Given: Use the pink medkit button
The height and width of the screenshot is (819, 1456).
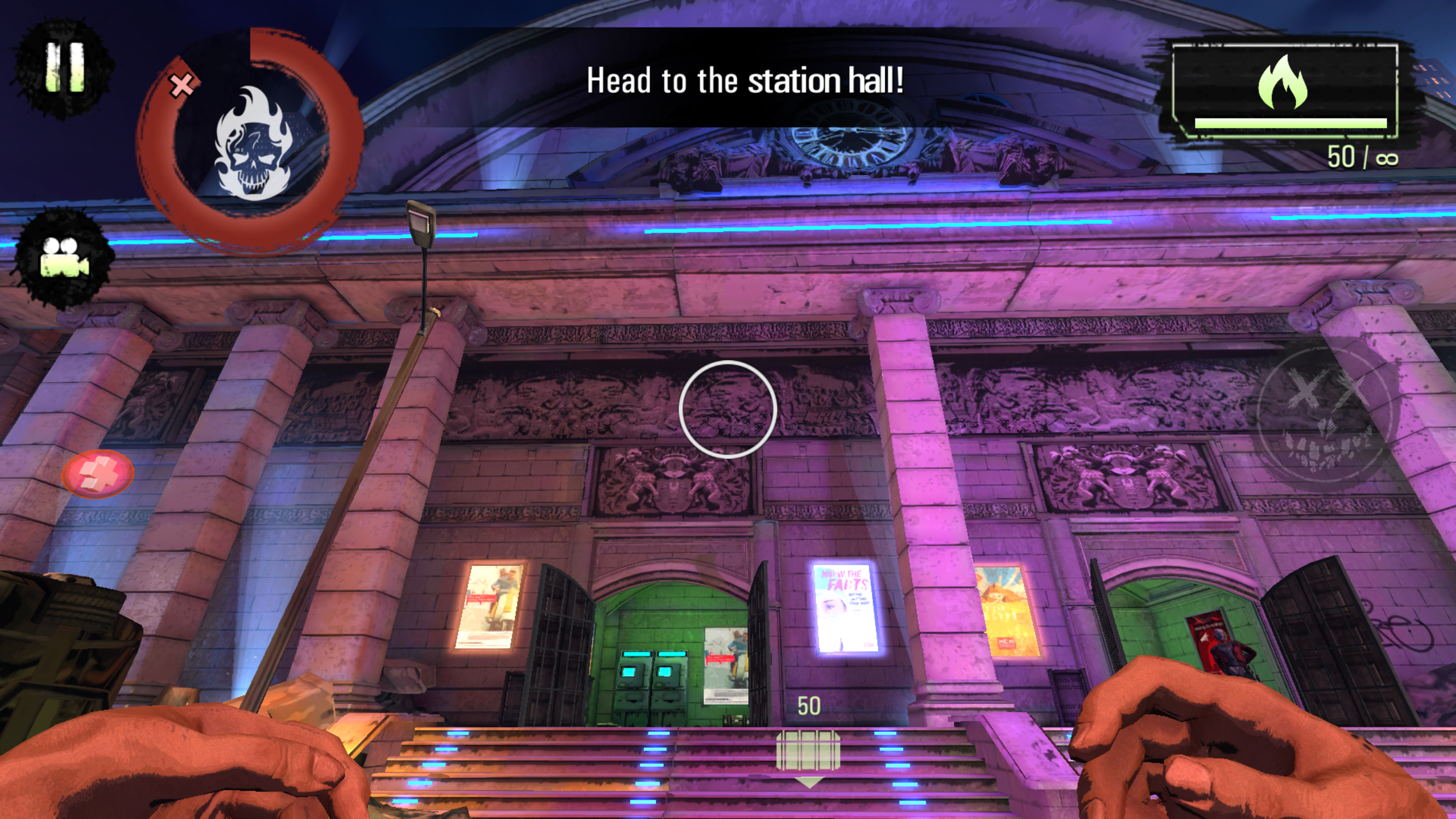Looking at the screenshot, I should (x=98, y=474).
